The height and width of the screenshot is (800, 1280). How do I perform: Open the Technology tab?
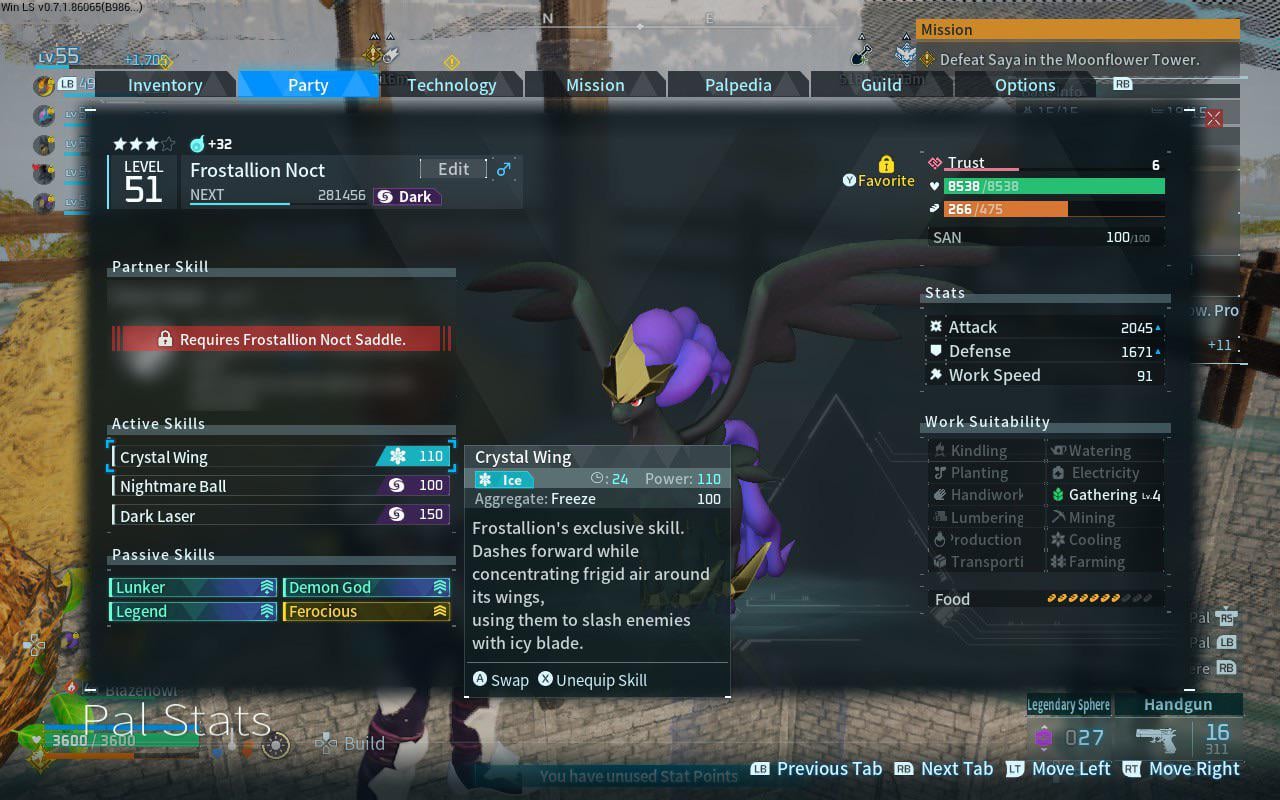tap(451, 85)
